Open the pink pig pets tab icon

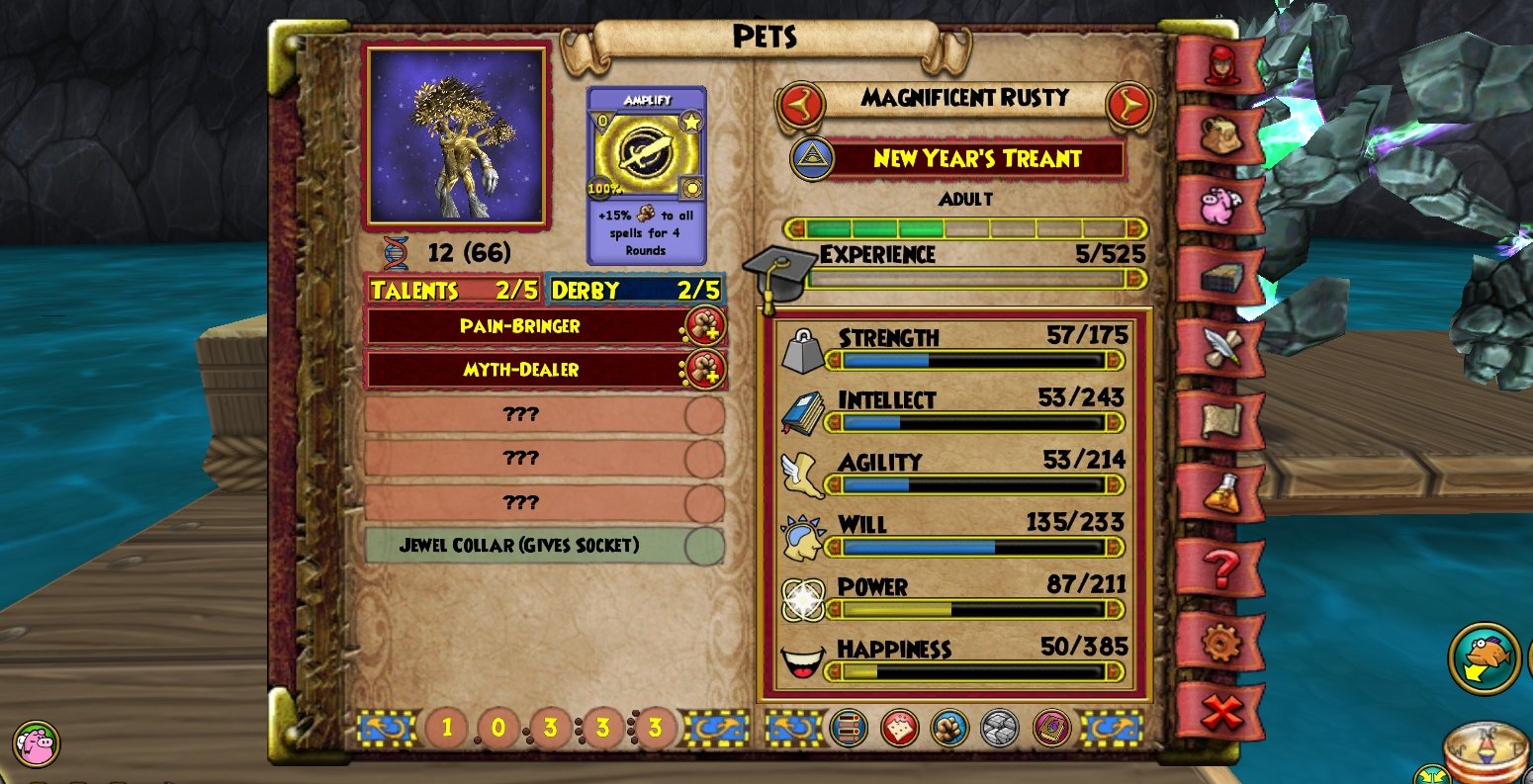[1222, 203]
